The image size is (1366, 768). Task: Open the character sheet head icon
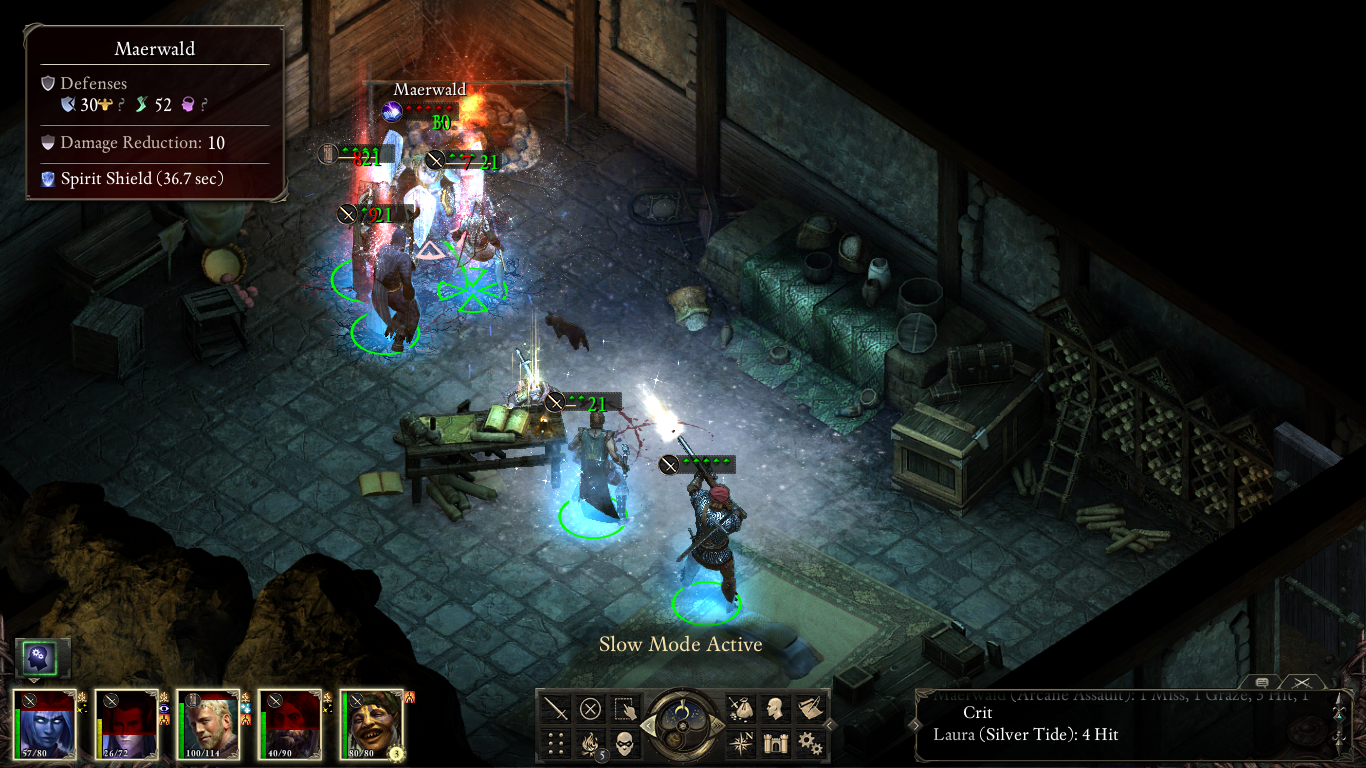pos(775,709)
